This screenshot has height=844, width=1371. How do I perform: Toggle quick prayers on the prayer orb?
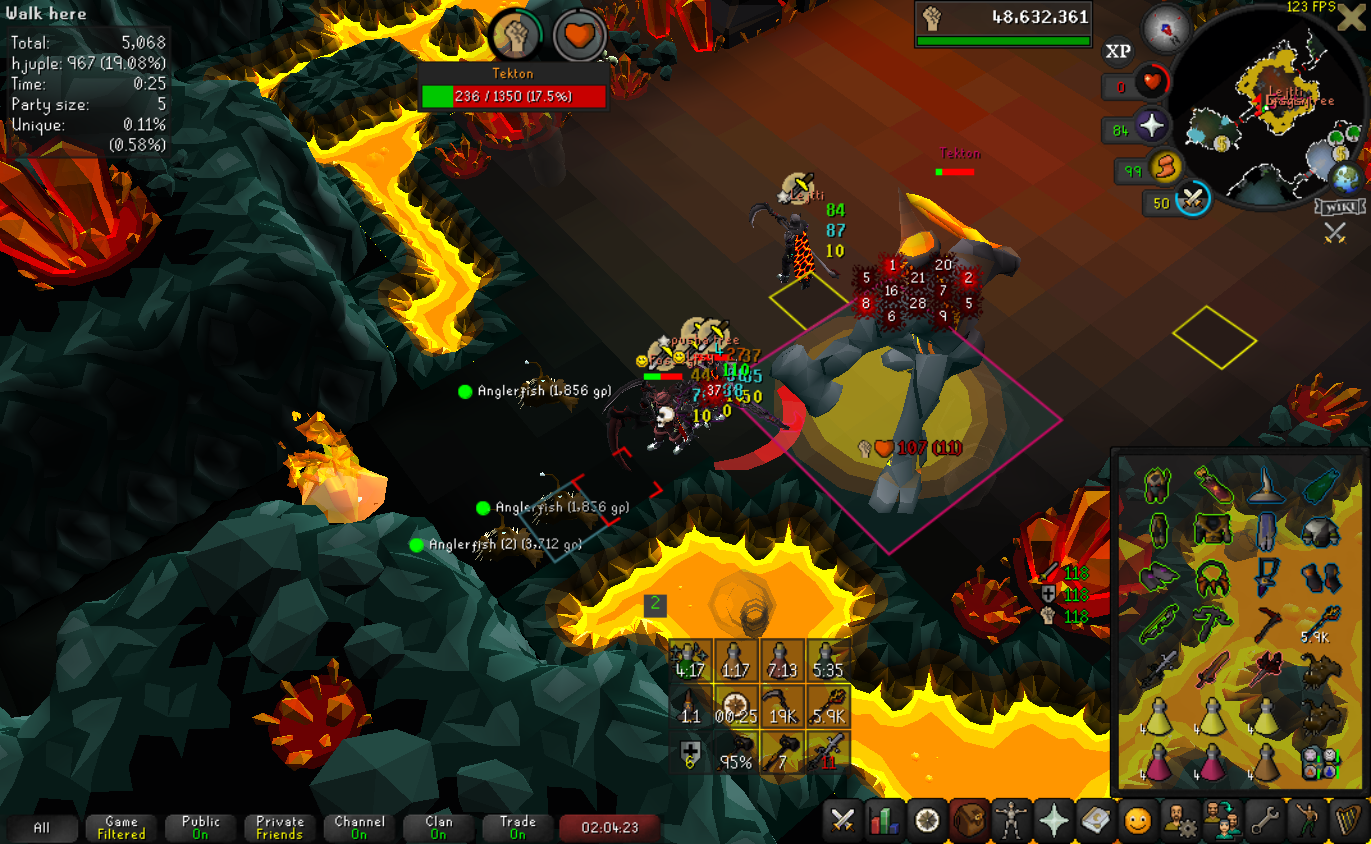click(1151, 126)
